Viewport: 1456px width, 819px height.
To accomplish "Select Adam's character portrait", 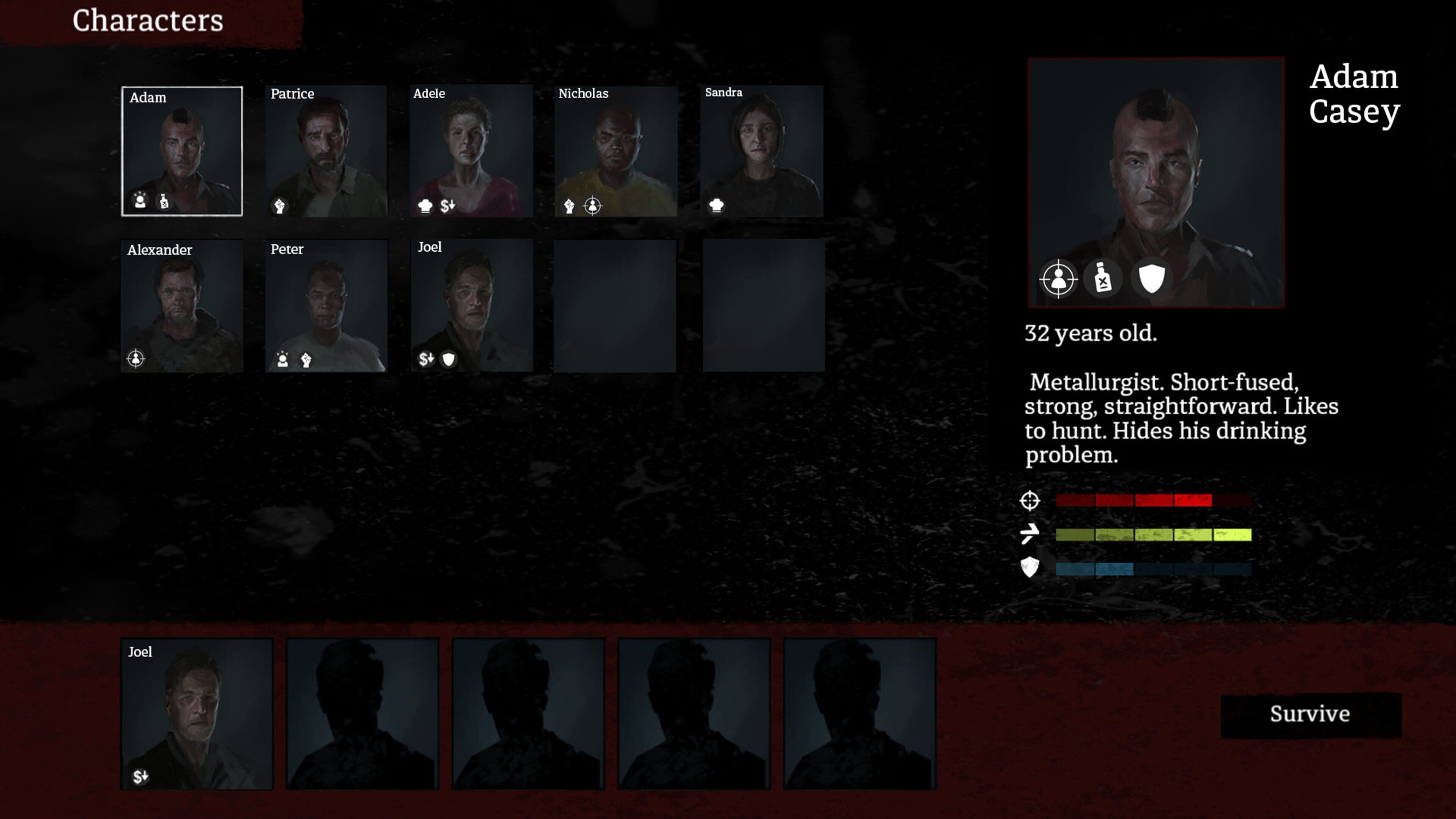I will pos(182,151).
